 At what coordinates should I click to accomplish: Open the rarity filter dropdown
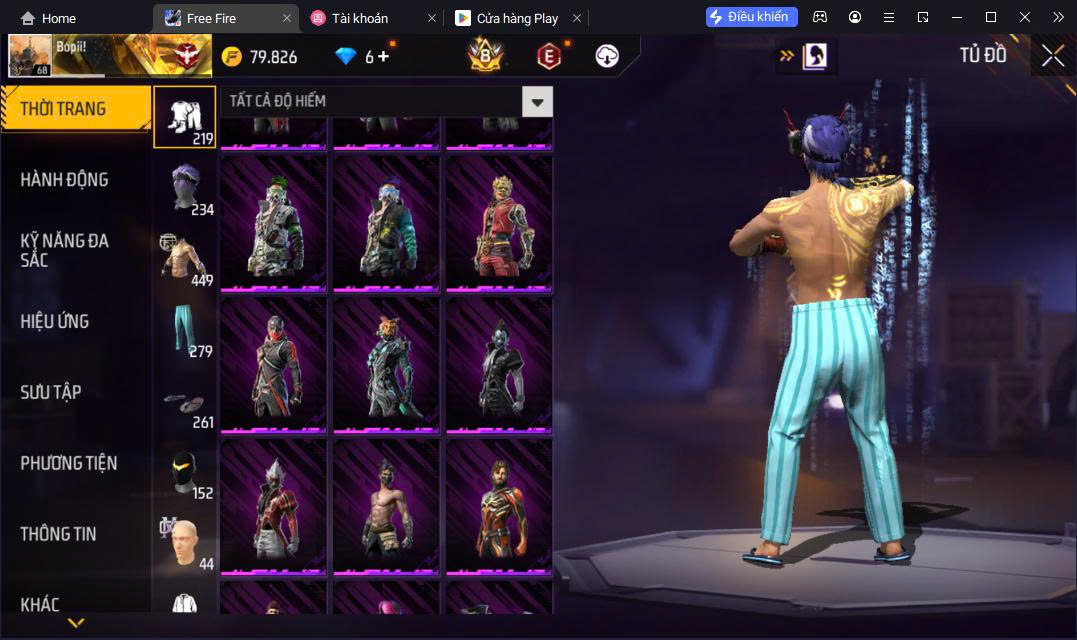(x=537, y=101)
